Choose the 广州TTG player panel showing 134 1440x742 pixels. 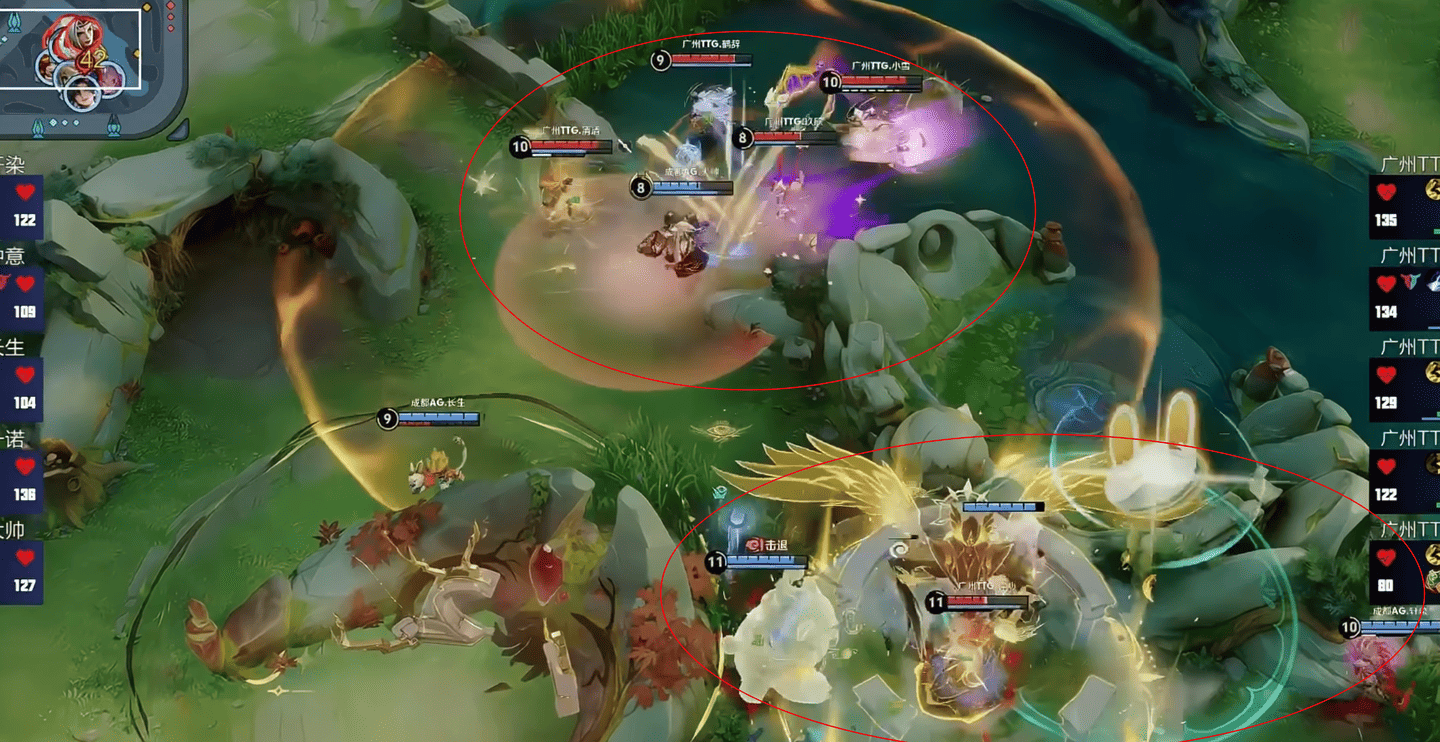tap(1406, 292)
